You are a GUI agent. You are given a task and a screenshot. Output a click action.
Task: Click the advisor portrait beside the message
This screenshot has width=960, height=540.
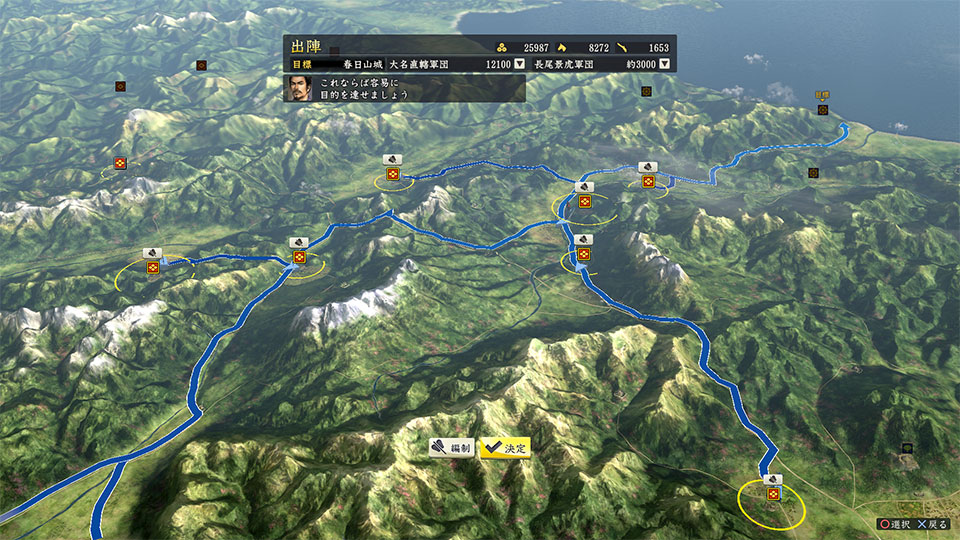pos(299,88)
